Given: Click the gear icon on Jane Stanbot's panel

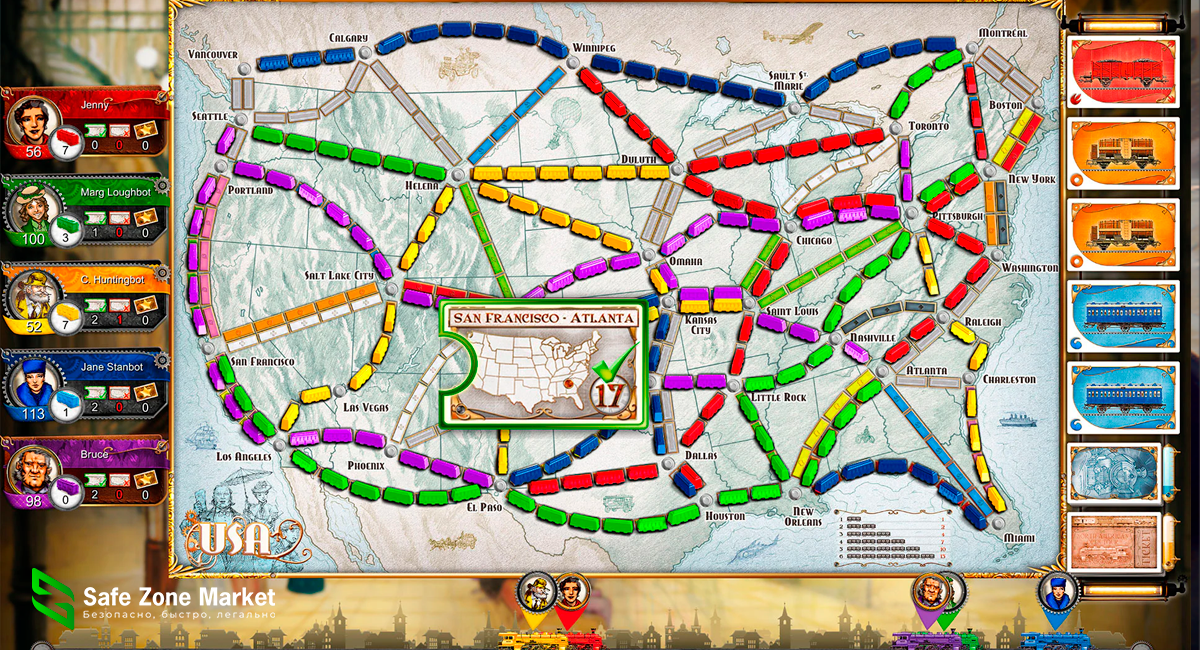Looking at the screenshot, I should tap(163, 360).
